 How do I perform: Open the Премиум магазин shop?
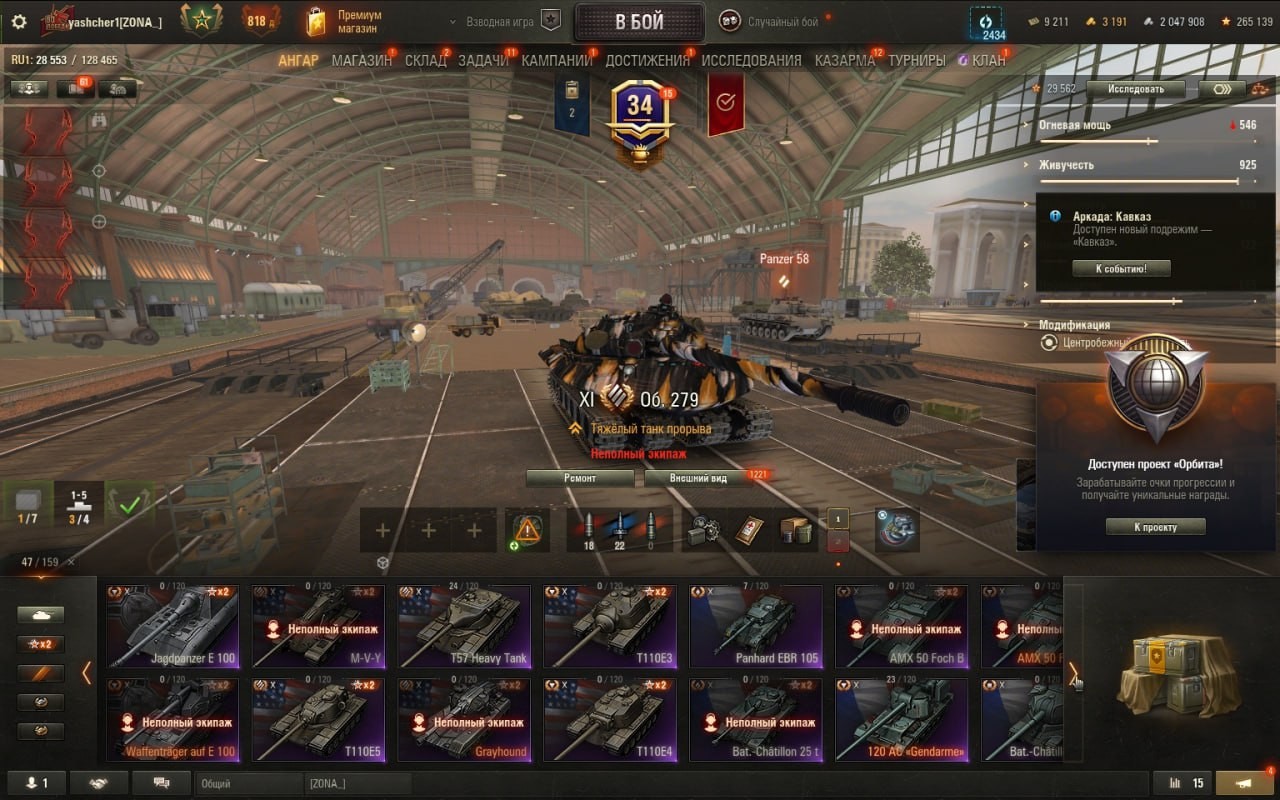click(345, 22)
